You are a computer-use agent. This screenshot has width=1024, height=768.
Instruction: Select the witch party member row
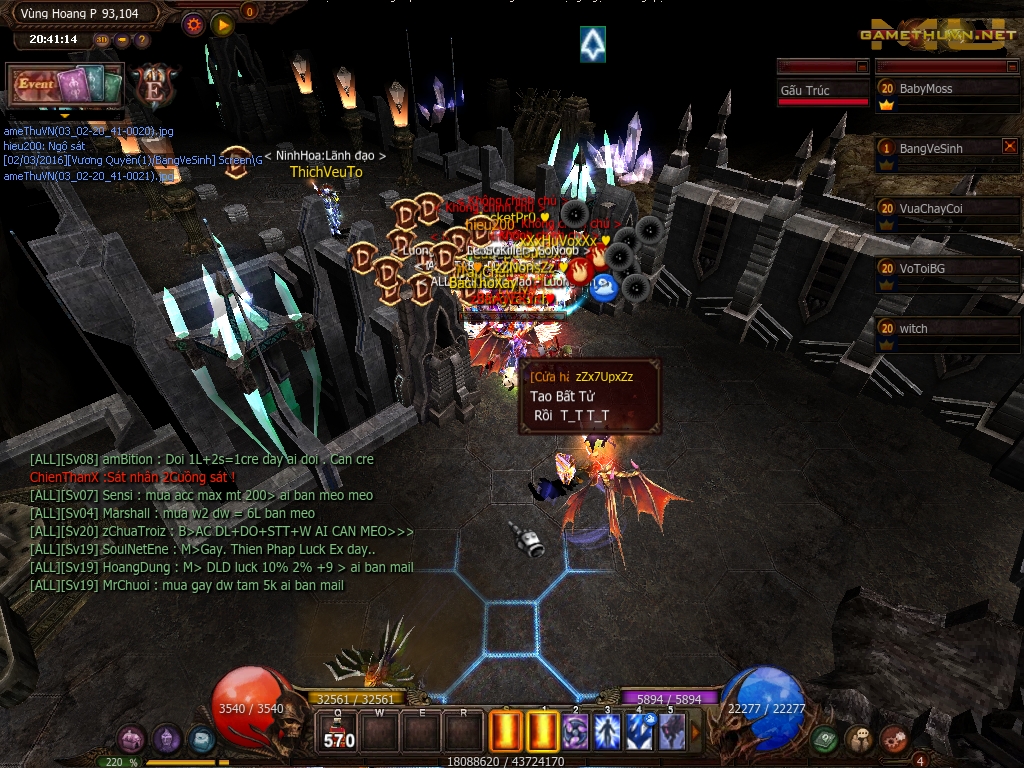(946, 329)
